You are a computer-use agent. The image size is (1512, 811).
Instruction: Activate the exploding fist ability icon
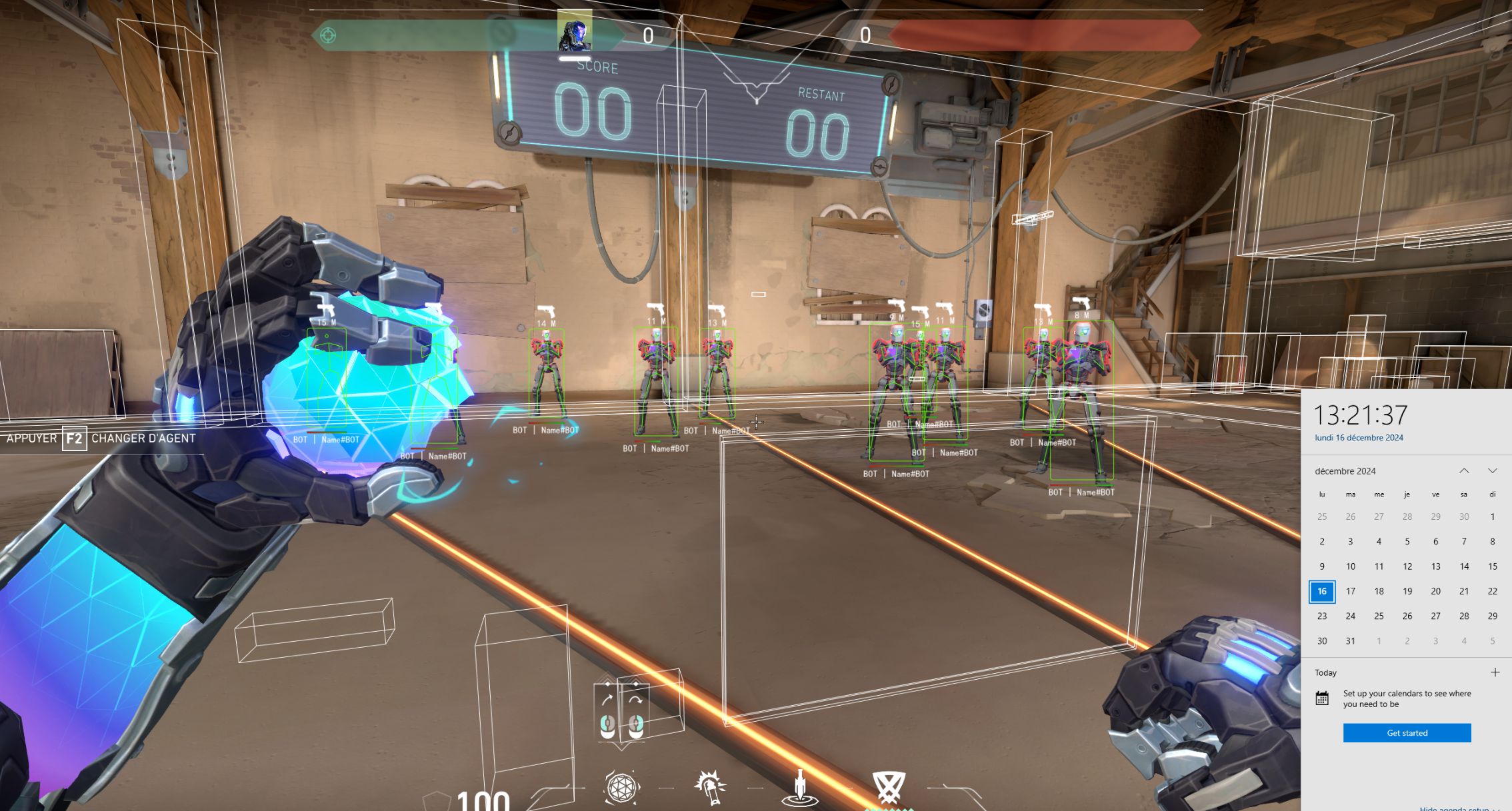(709, 788)
